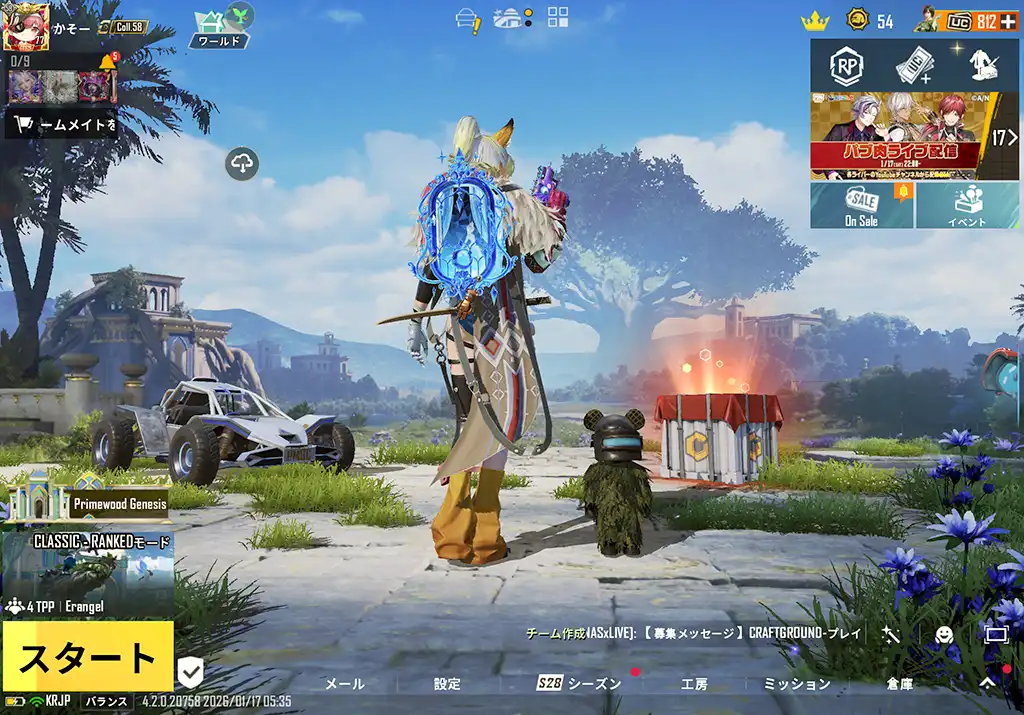Open the 倉庫 inventory menu
Image resolution: width=1024 pixels, height=715 pixels.
pos(899,684)
